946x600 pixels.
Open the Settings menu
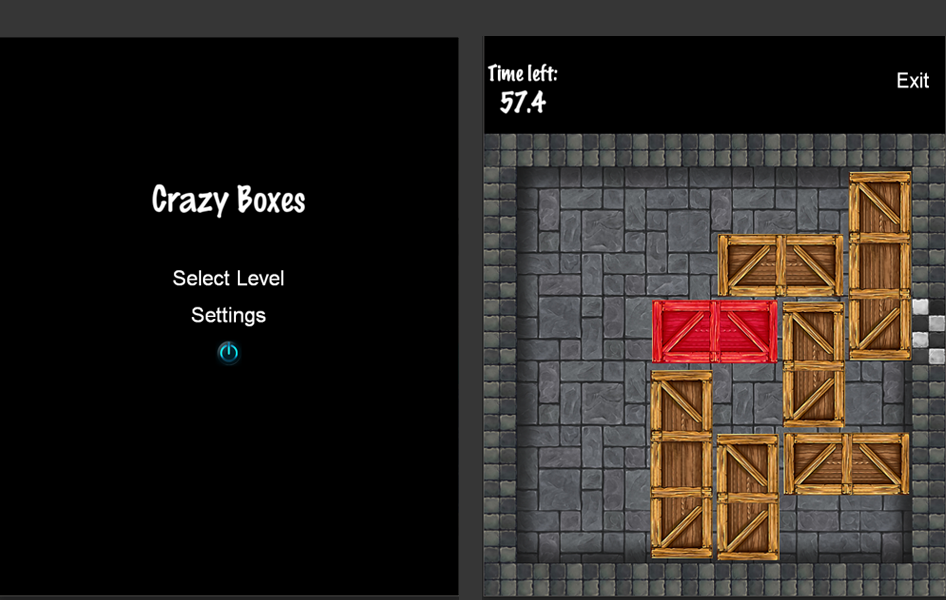click(x=228, y=315)
